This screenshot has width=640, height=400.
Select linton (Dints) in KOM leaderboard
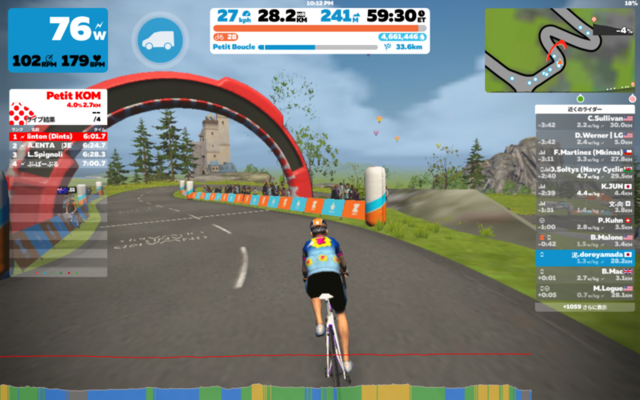59,136
